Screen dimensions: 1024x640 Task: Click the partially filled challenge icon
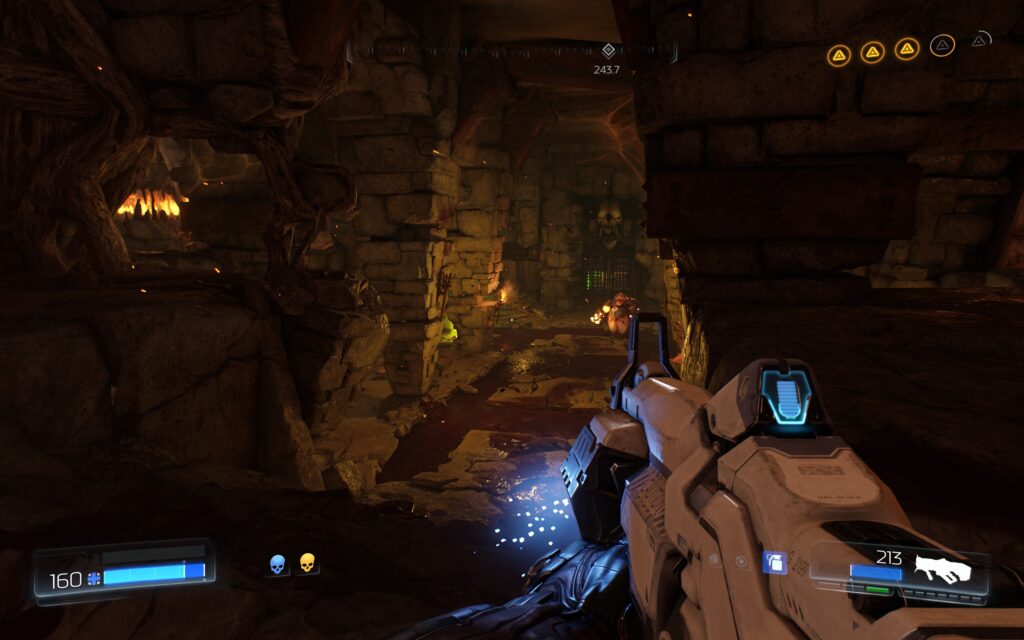click(980, 41)
